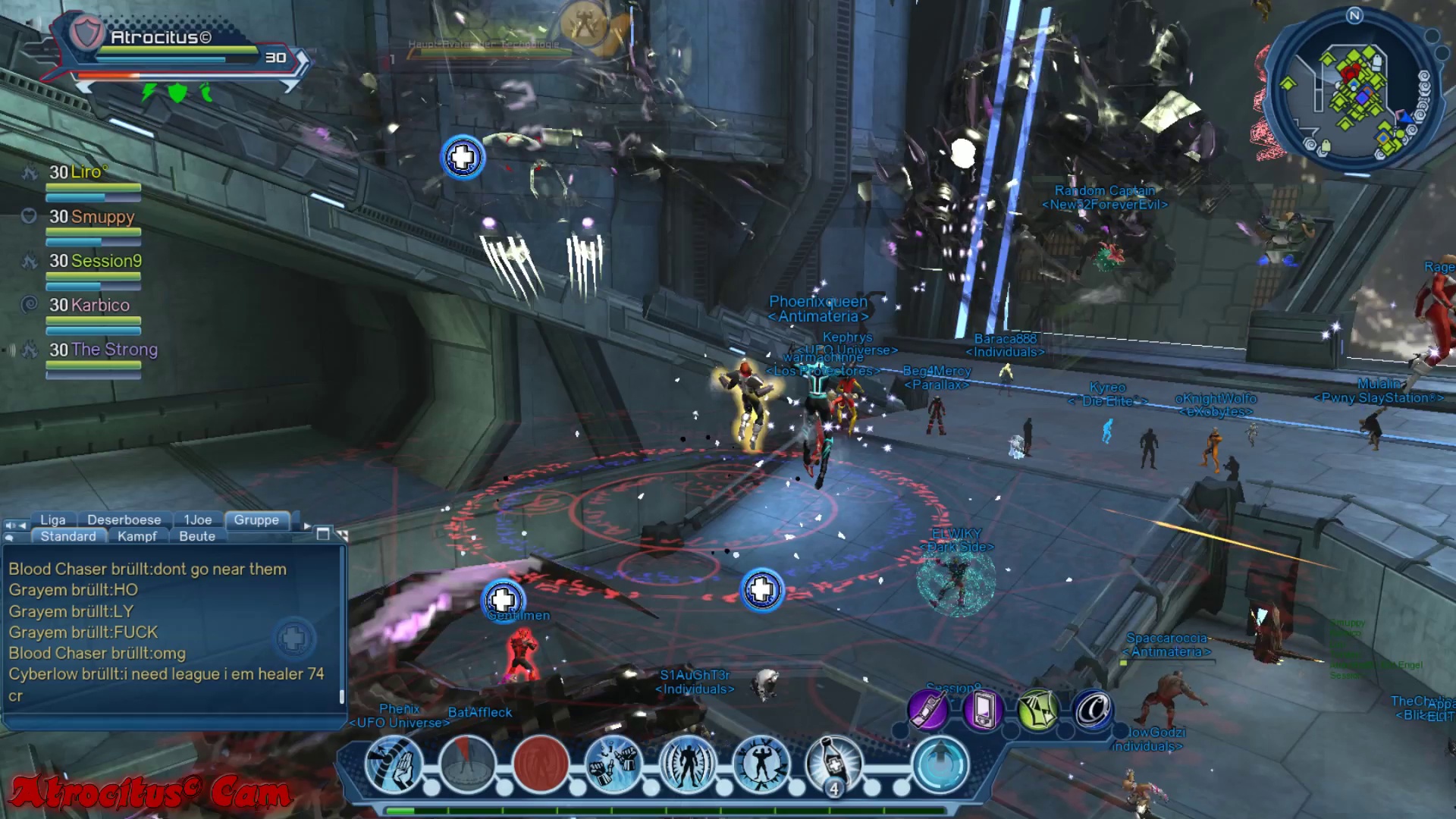This screenshot has height=819, width=1456.
Task: Open the Deserboese chat tab
Action: click(124, 520)
